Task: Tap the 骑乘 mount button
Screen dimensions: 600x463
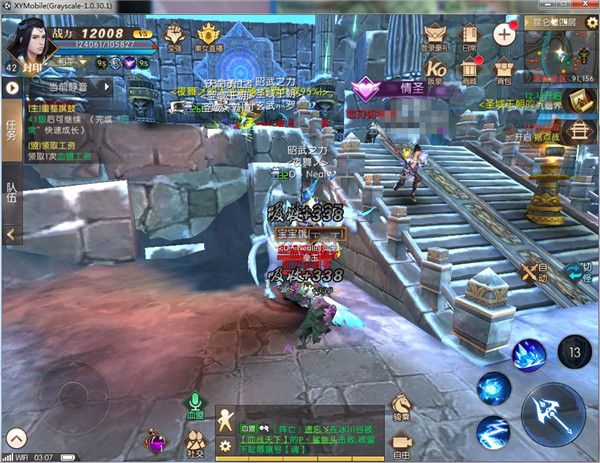Action: coord(401,404)
